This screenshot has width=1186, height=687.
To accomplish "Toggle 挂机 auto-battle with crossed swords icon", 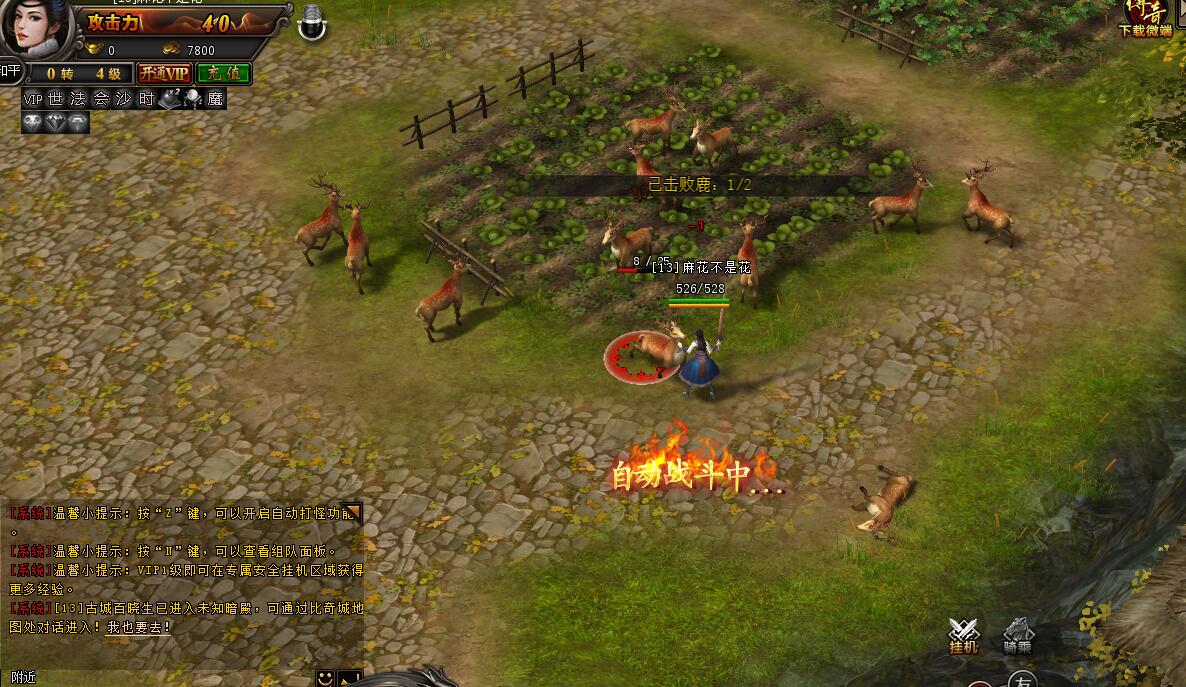I will [x=963, y=635].
